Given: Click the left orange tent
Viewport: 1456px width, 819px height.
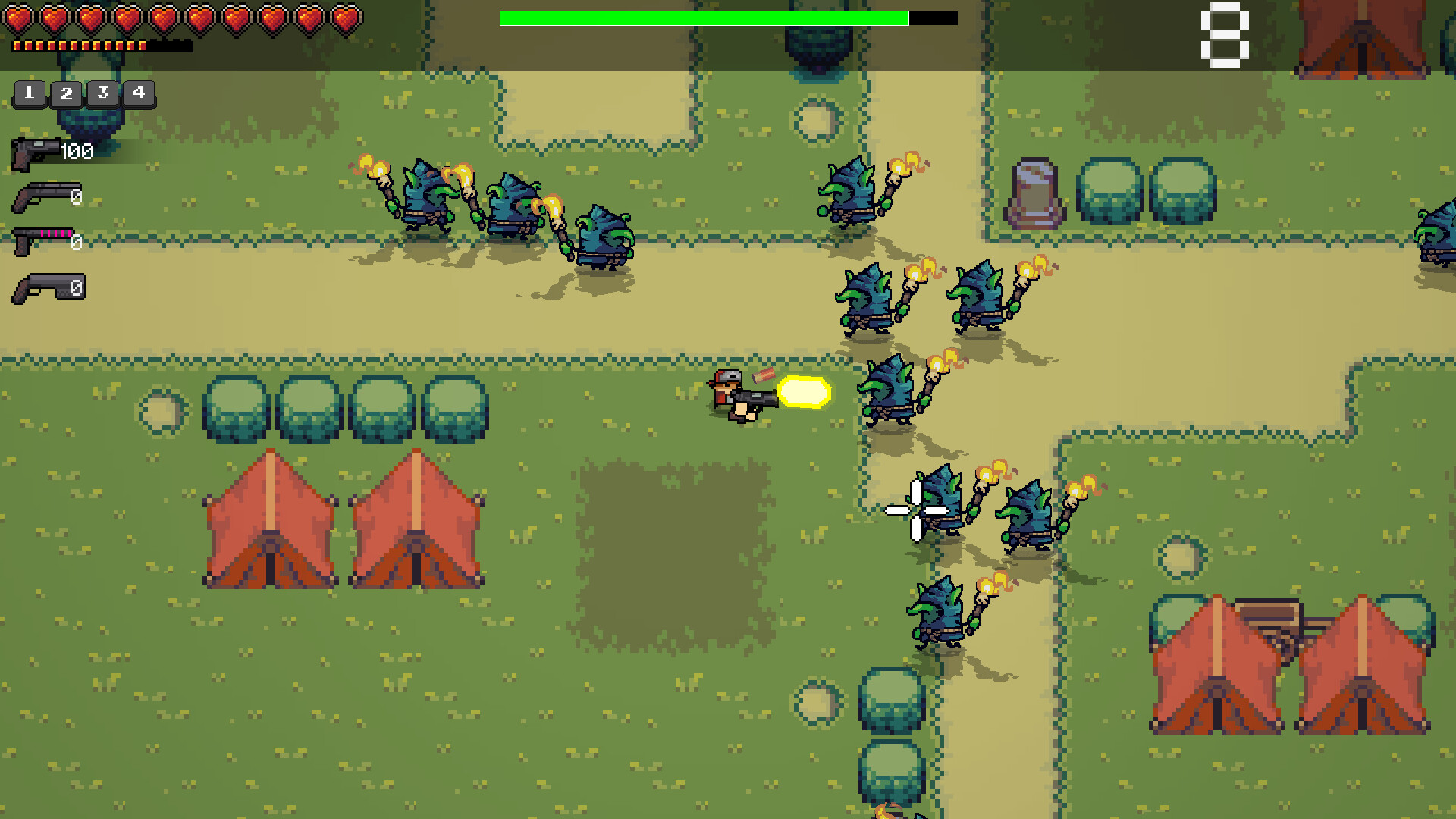Looking at the screenshot, I should tap(269, 519).
